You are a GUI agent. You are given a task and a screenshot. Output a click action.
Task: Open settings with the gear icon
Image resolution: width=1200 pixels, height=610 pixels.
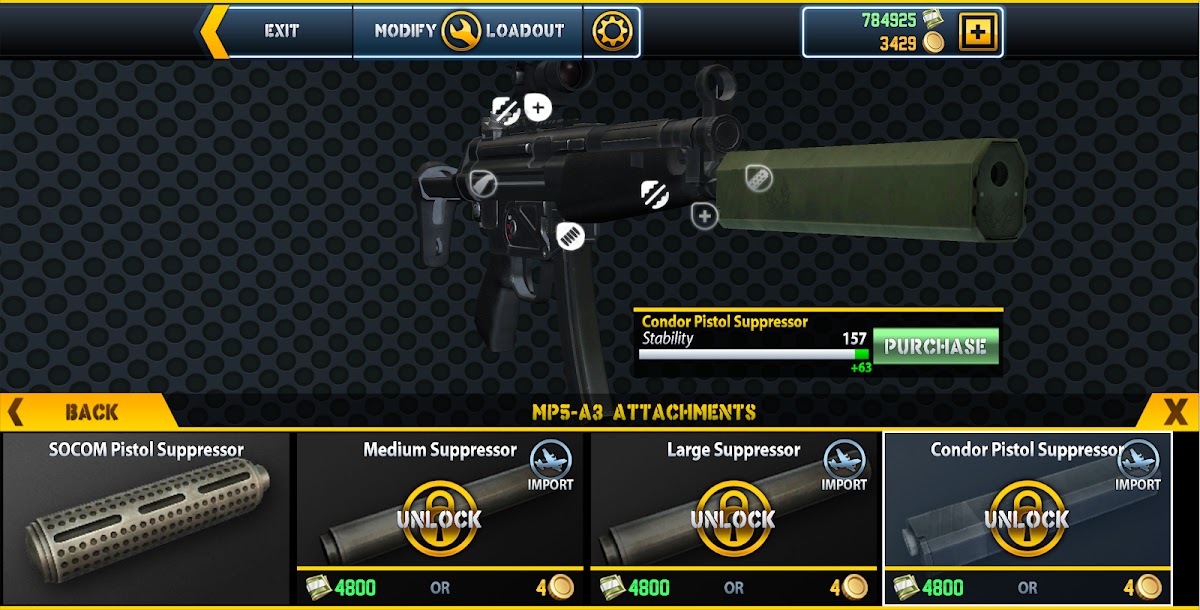coord(612,32)
